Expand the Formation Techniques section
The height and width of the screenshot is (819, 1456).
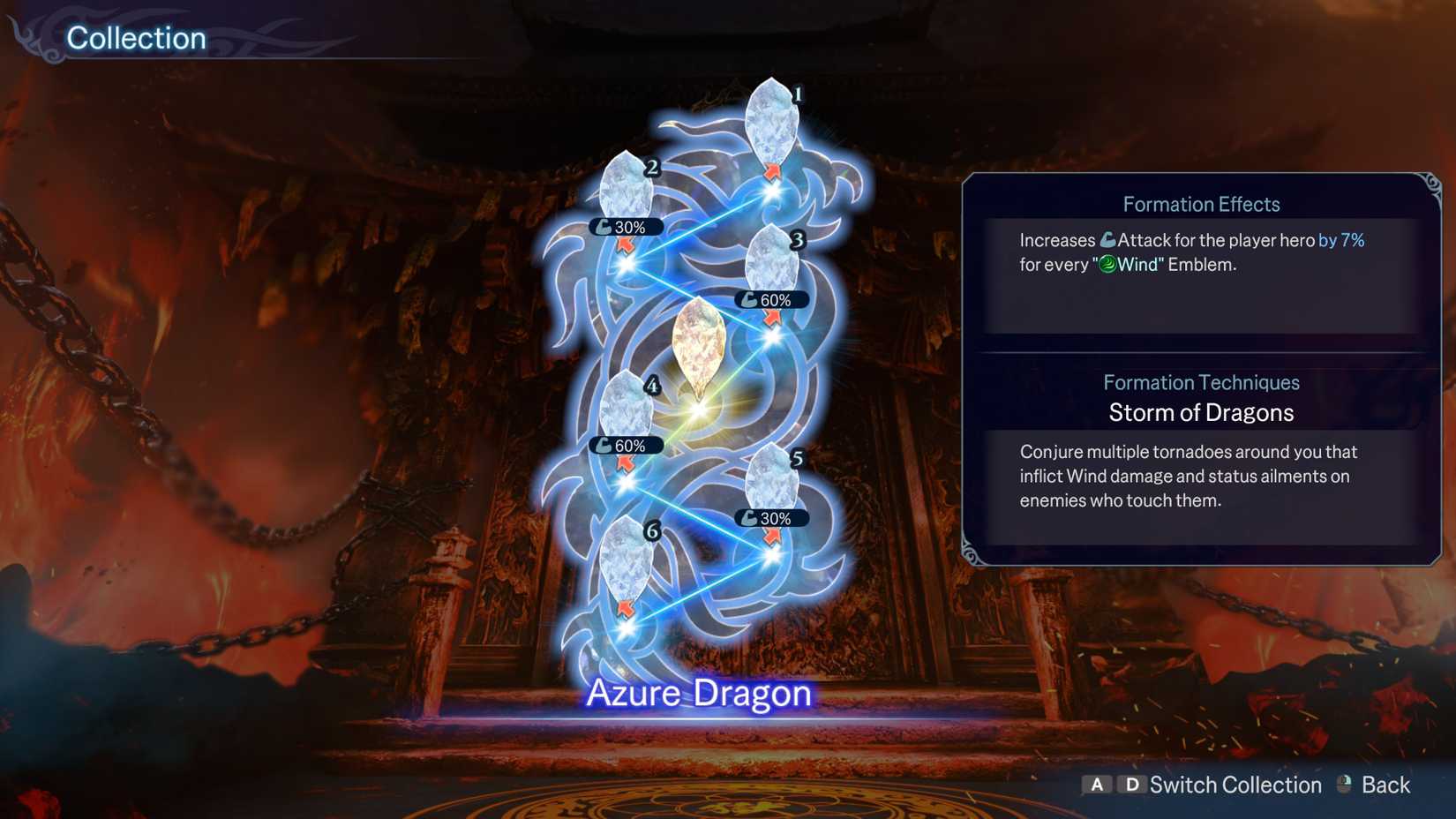(1201, 383)
